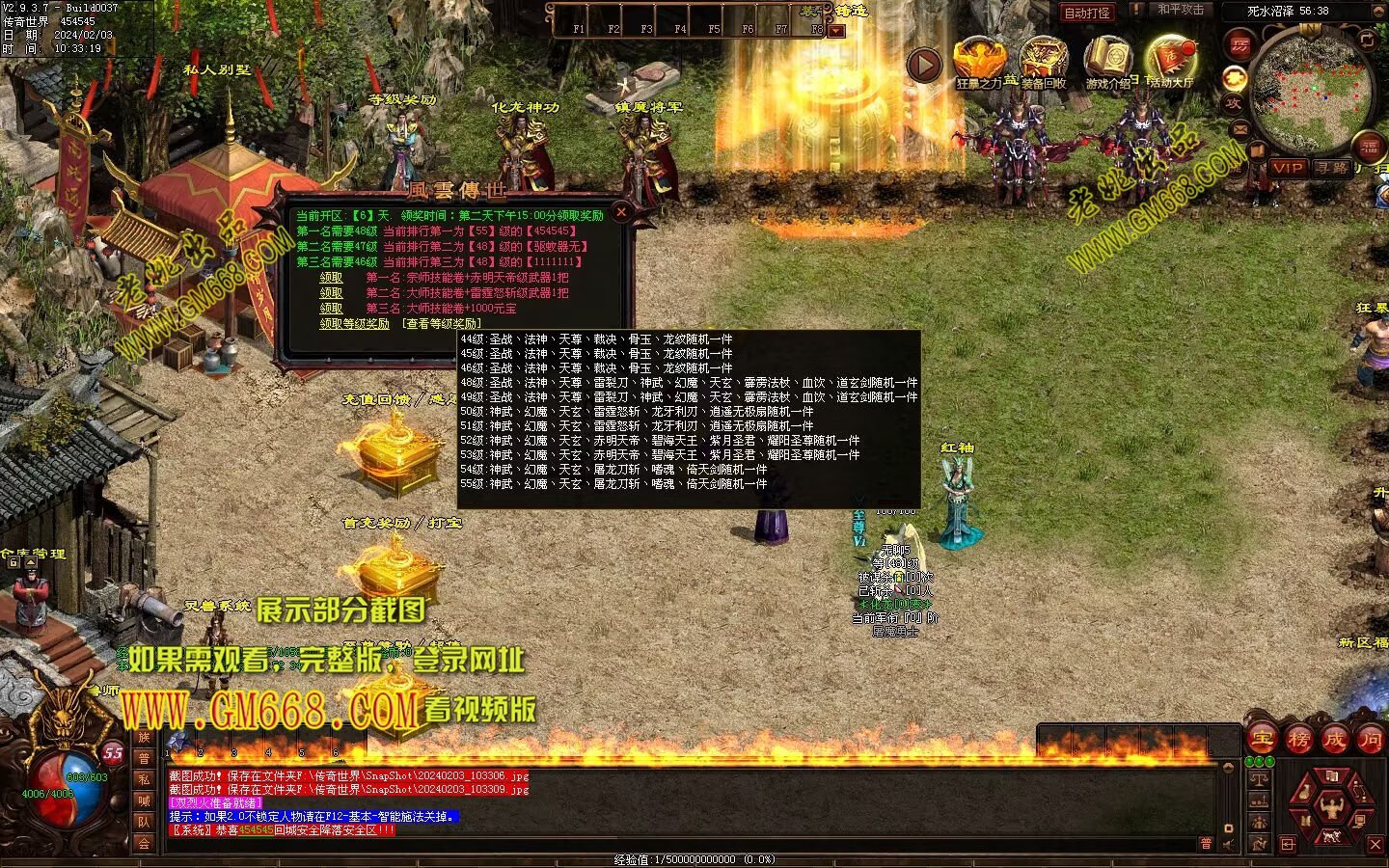Open the VIP panel
The width and height of the screenshot is (1389, 868).
pos(1288,168)
